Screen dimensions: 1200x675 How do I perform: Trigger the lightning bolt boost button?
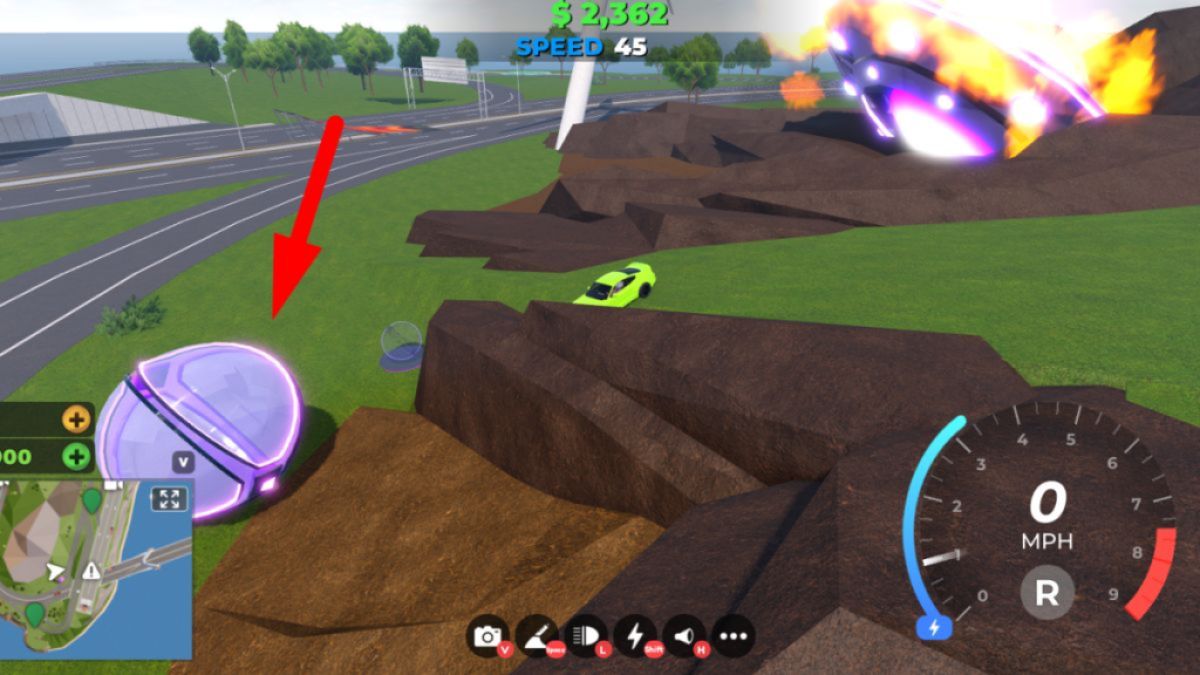tap(635, 636)
